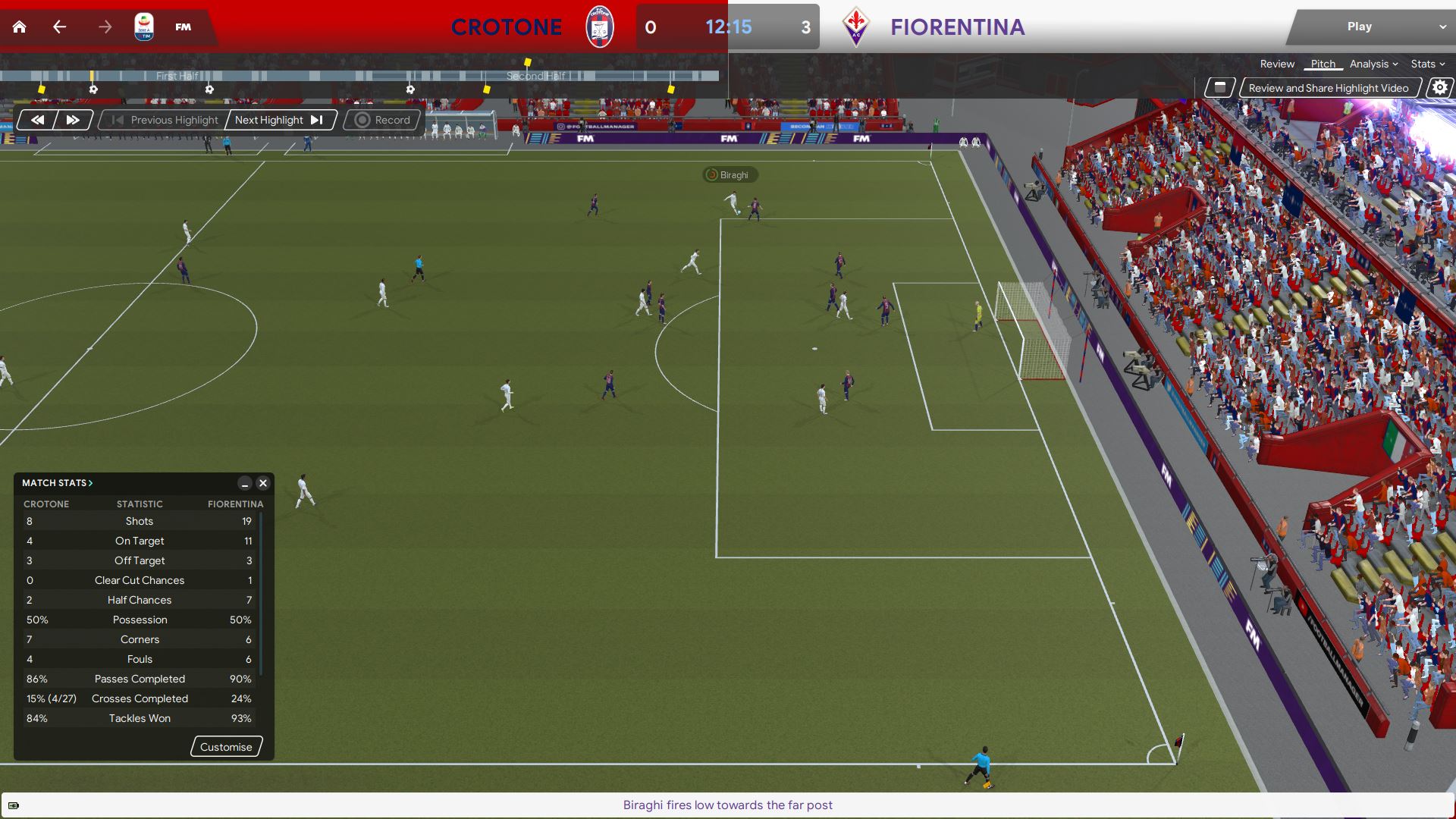Skip to the Next Highlight
This screenshot has width=1456, height=819.
279,120
